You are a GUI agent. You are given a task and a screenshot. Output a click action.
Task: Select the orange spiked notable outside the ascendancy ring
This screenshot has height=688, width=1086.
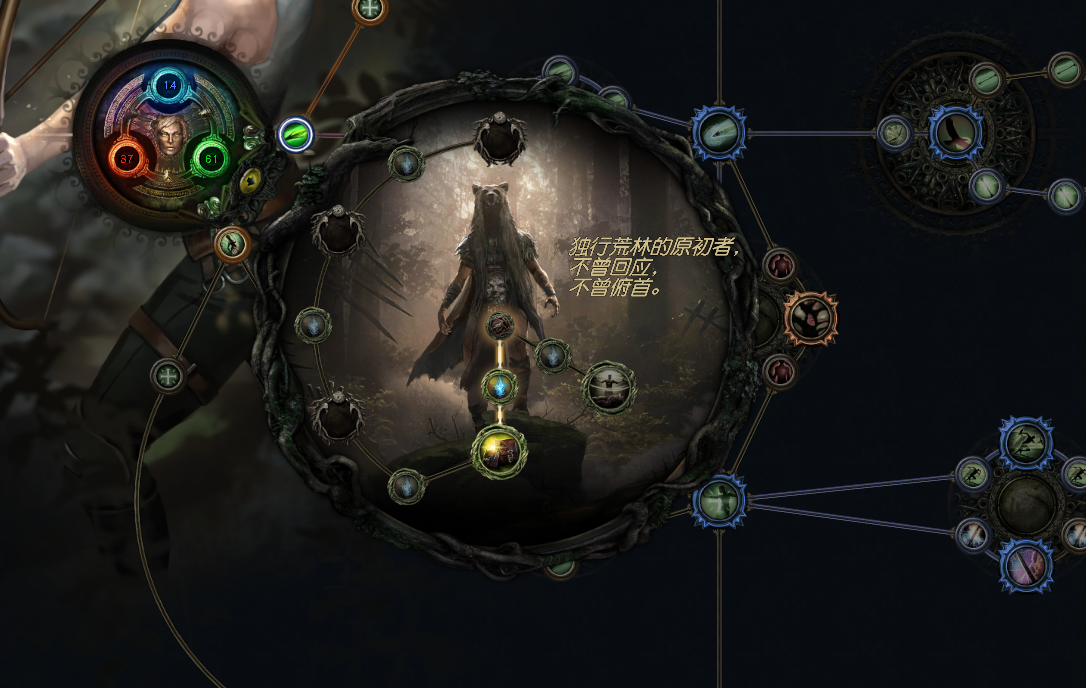coord(808,319)
